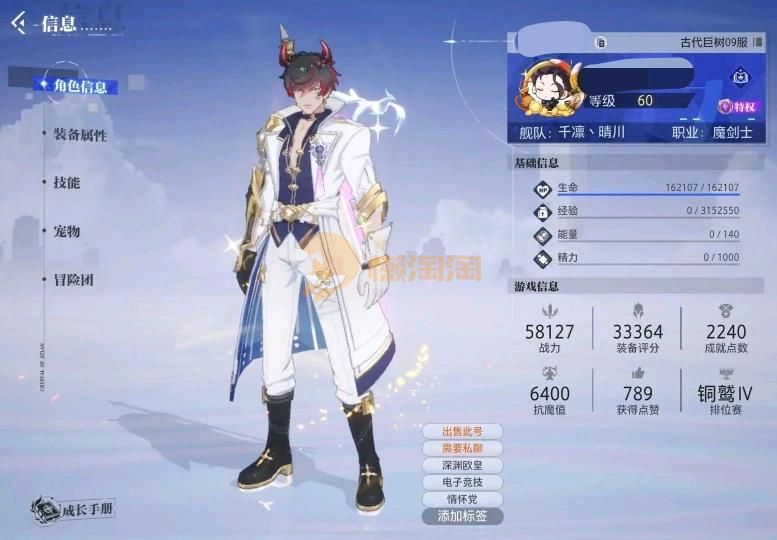View the 铜鹫IV ranked match tier
Image resolution: width=777 pixels, height=540 pixels.
pyautogui.click(x=725, y=392)
